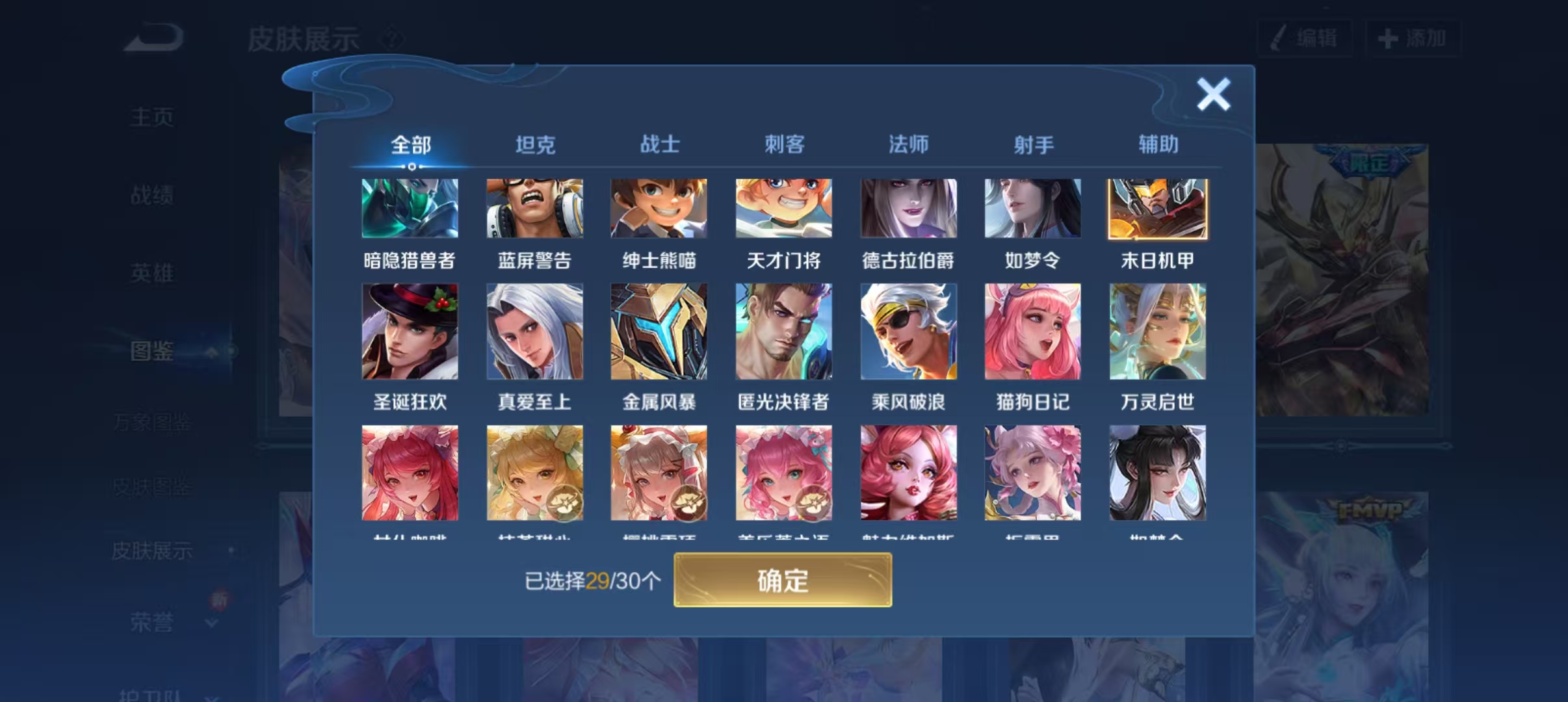Select the 绅士熊喵 skin icon

click(x=659, y=208)
